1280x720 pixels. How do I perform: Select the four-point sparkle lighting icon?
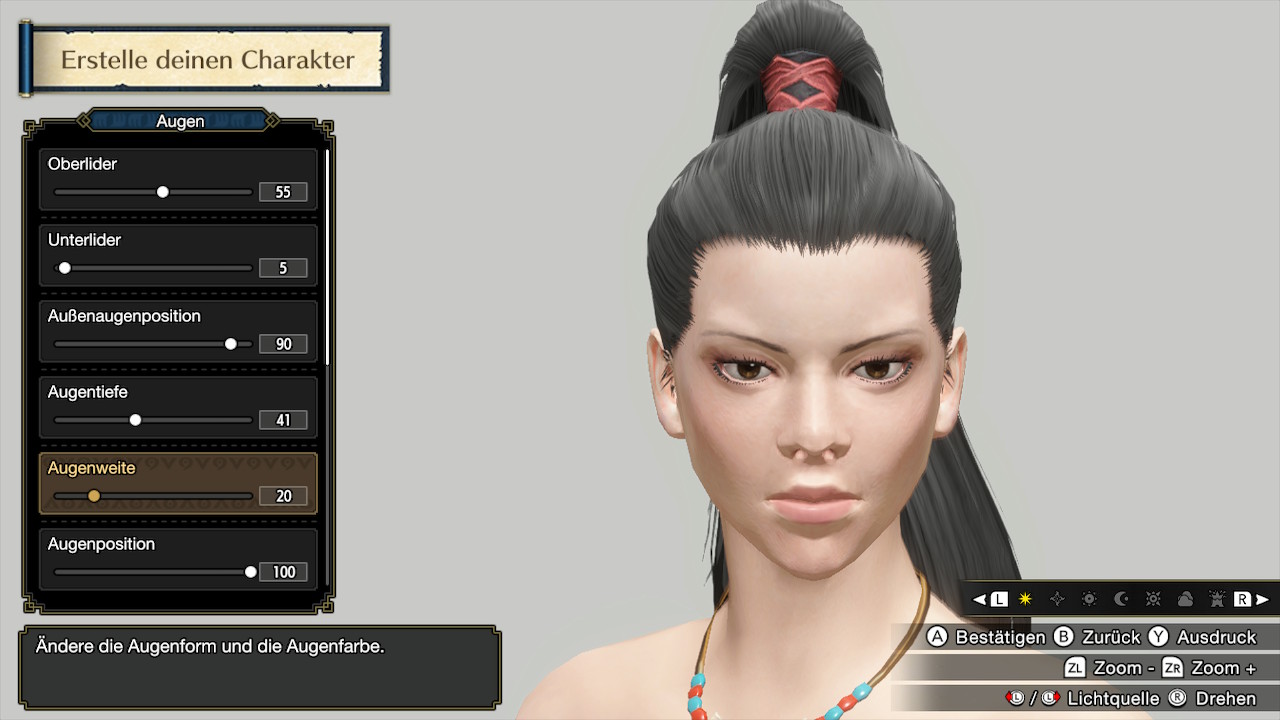pyautogui.click(x=1057, y=599)
